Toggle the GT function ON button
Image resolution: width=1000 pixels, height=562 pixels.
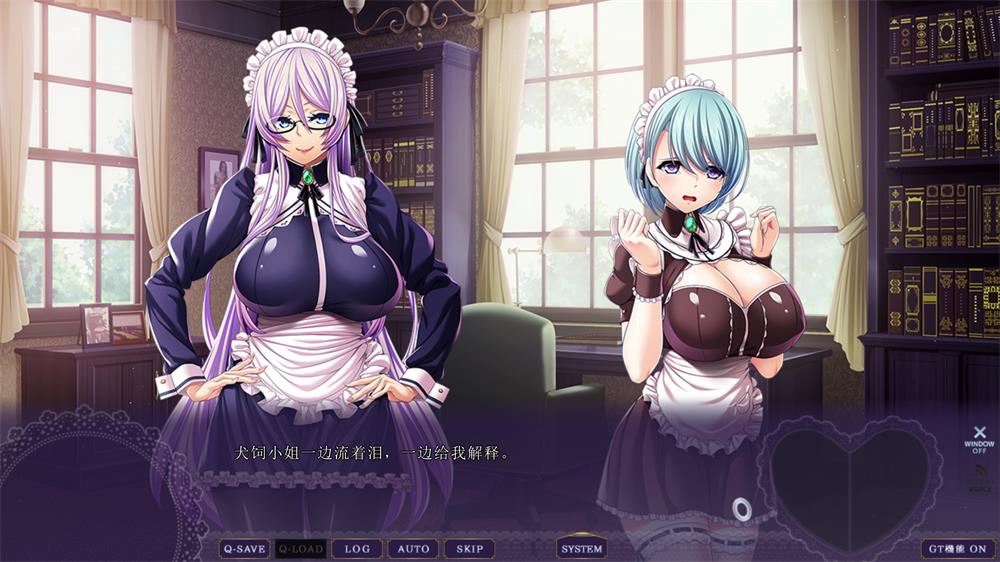click(957, 548)
